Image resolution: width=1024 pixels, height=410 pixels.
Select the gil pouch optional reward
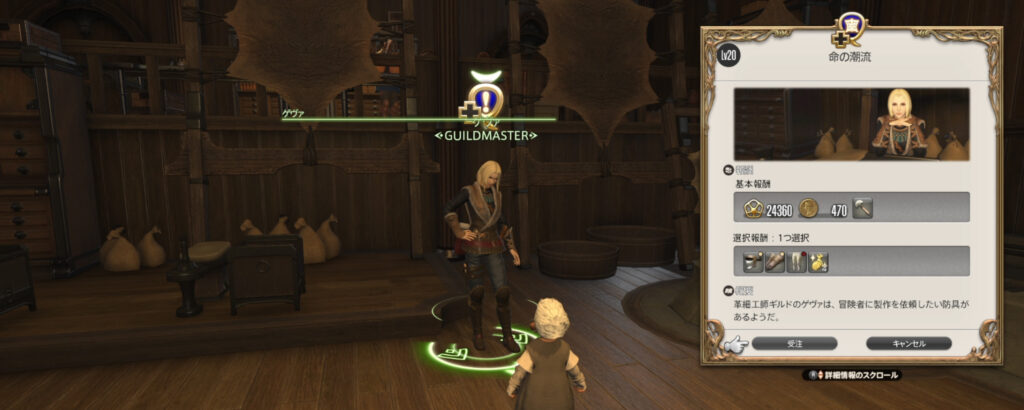point(818,262)
